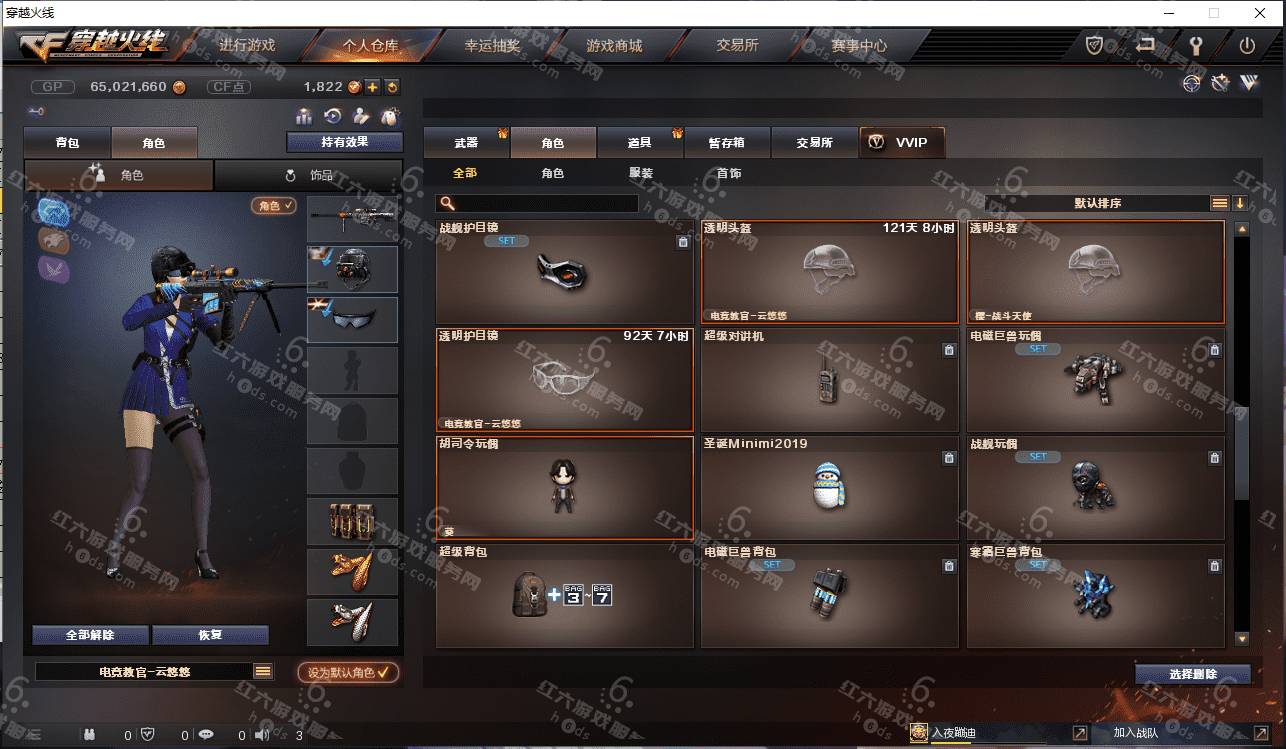The height and width of the screenshot is (749, 1286).
Task: Select the 超级对讲机 item
Action: tap(829, 381)
